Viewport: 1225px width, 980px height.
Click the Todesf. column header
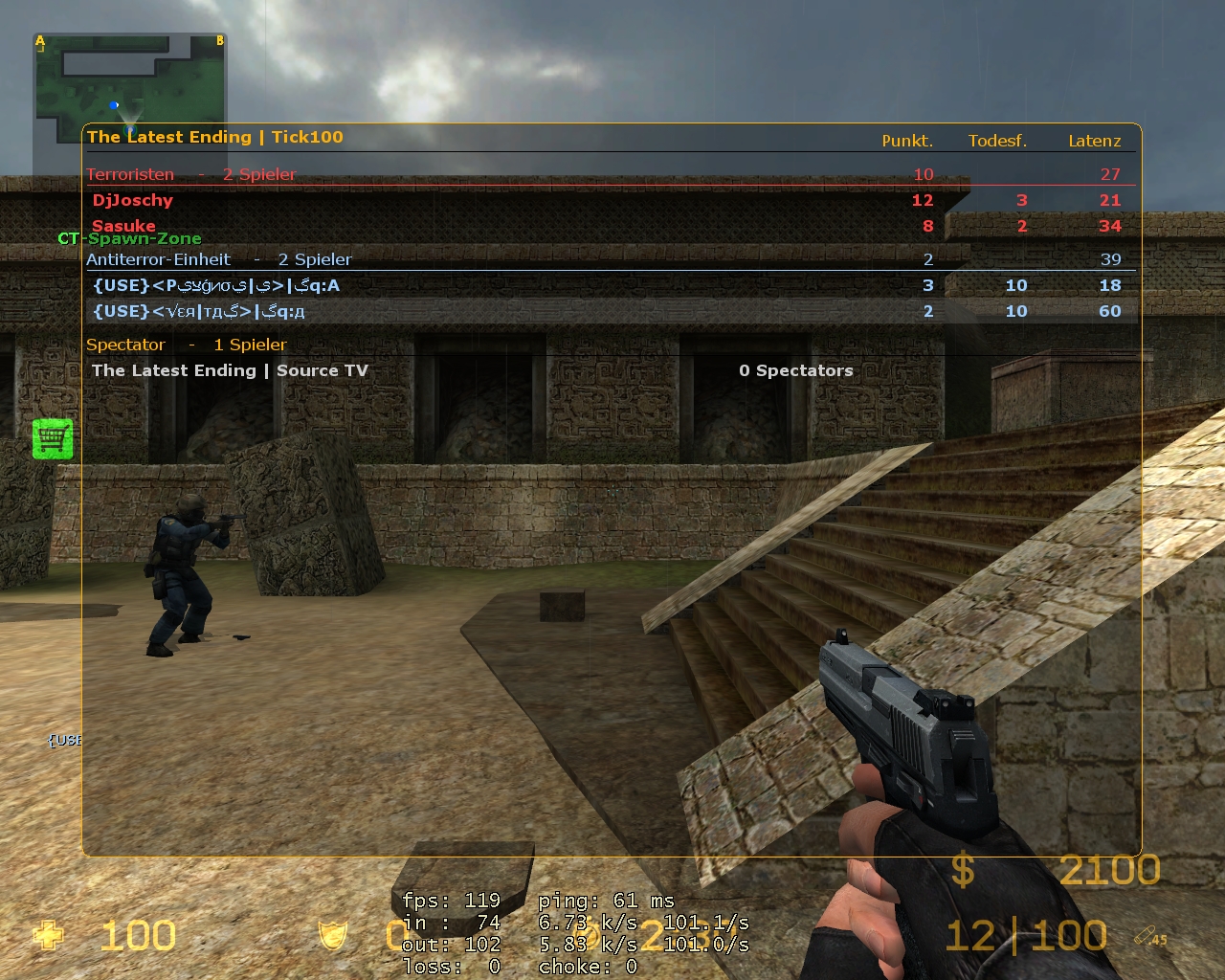[x=997, y=141]
